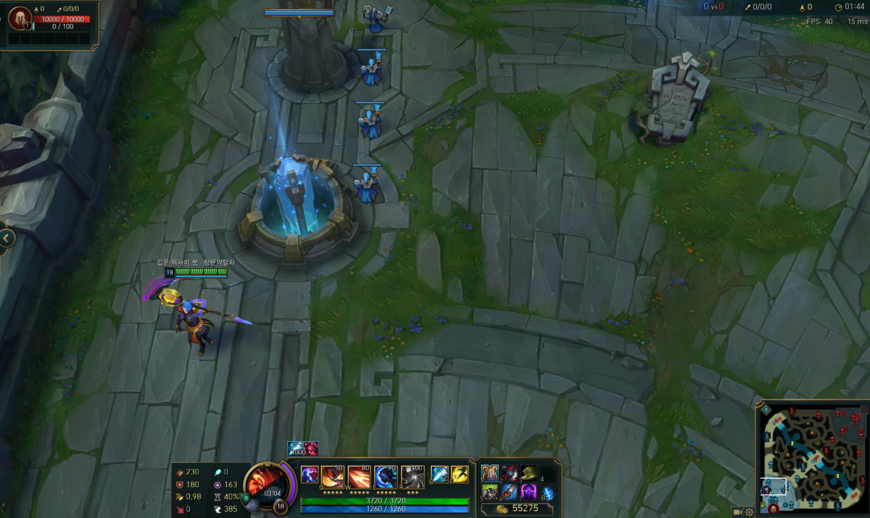
Task: Select the passive ability icon
Action: 310,475
